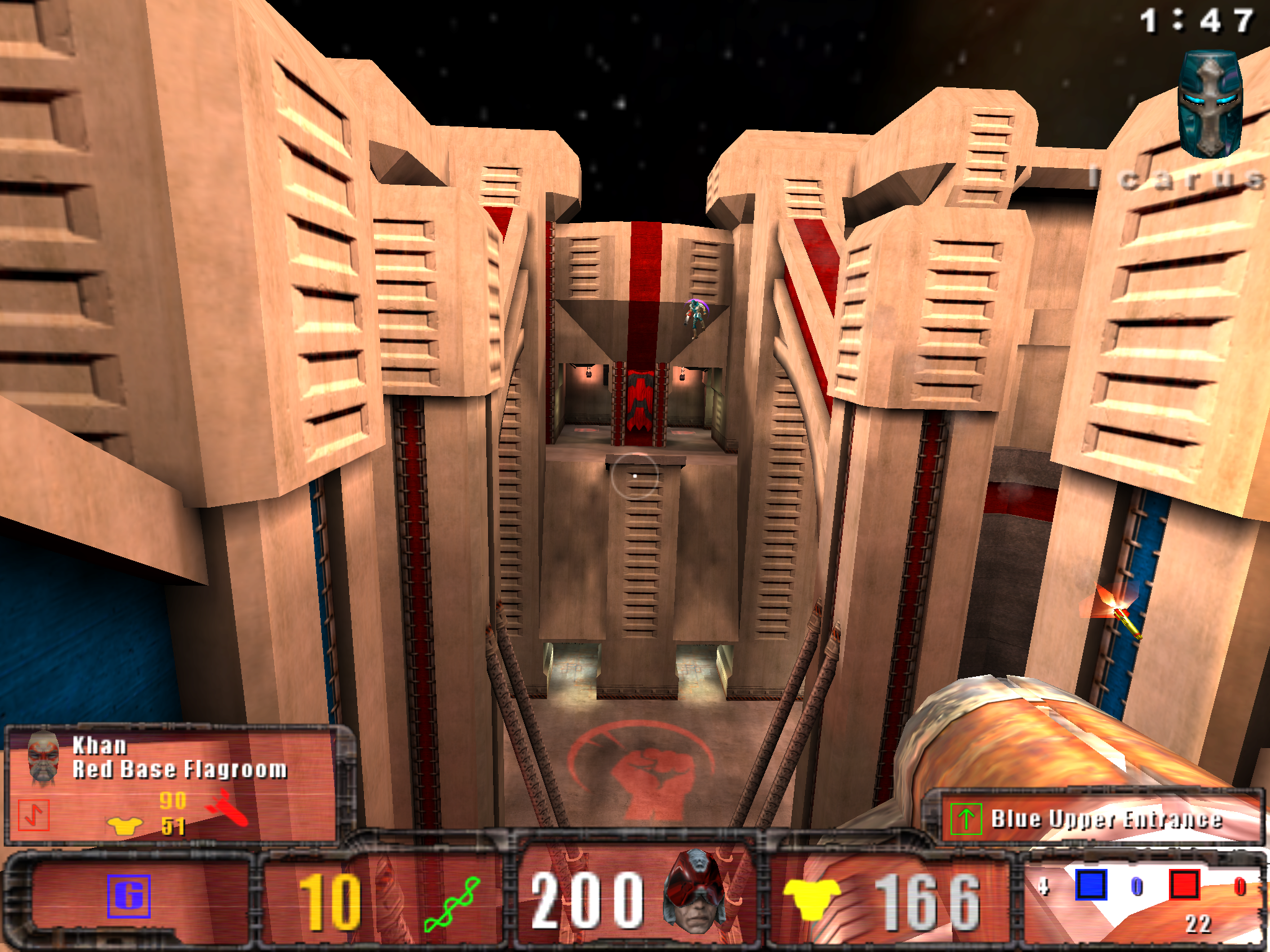
Task: Click the red rocket weapon icon for Khan
Action: click(x=227, y=808)
